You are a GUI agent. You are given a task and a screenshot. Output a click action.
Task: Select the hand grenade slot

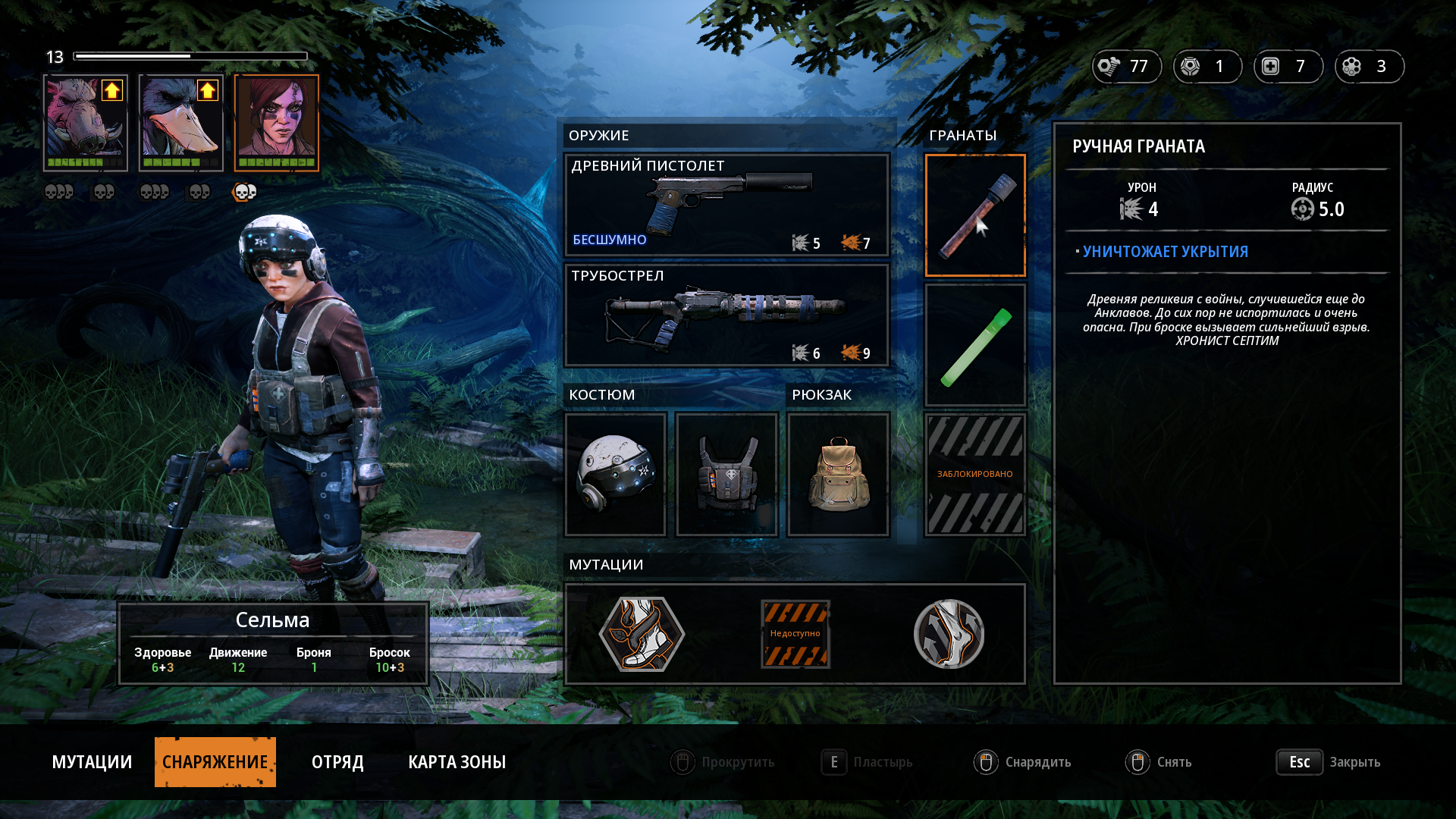pos(975,215)
